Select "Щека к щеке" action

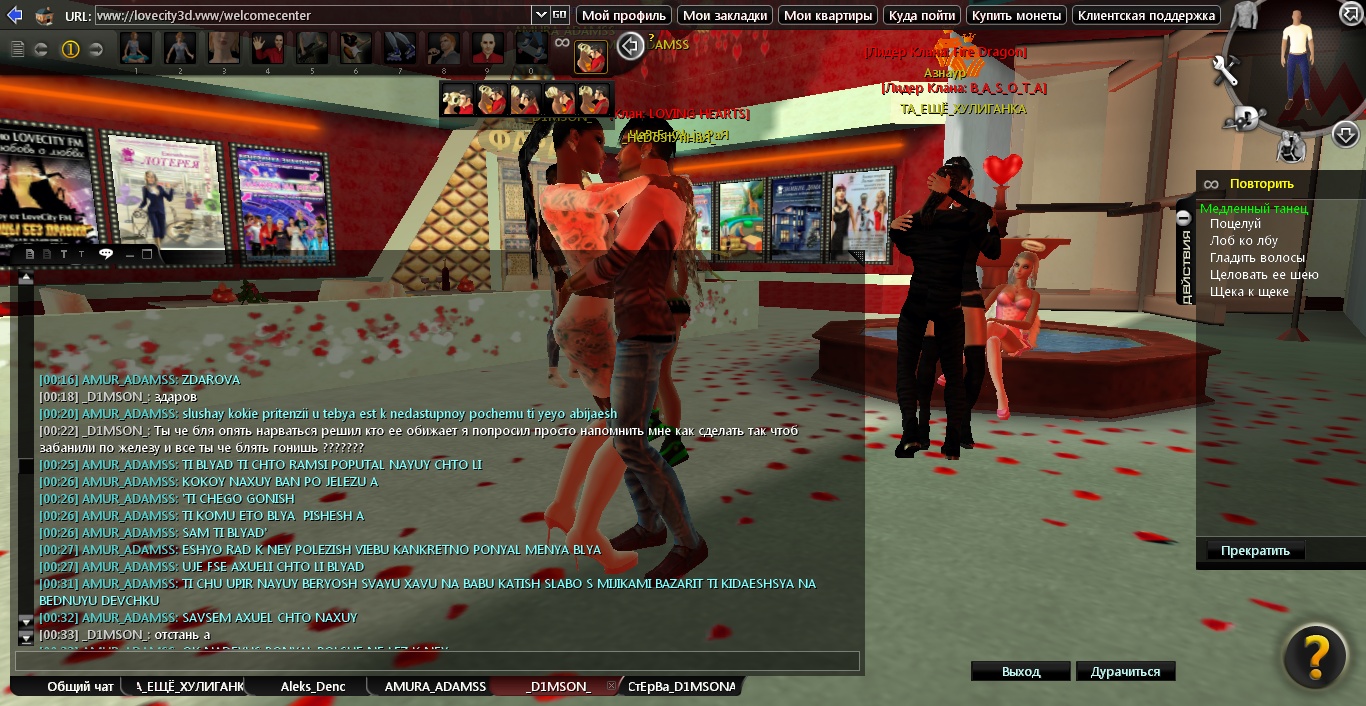[1249, 292]
